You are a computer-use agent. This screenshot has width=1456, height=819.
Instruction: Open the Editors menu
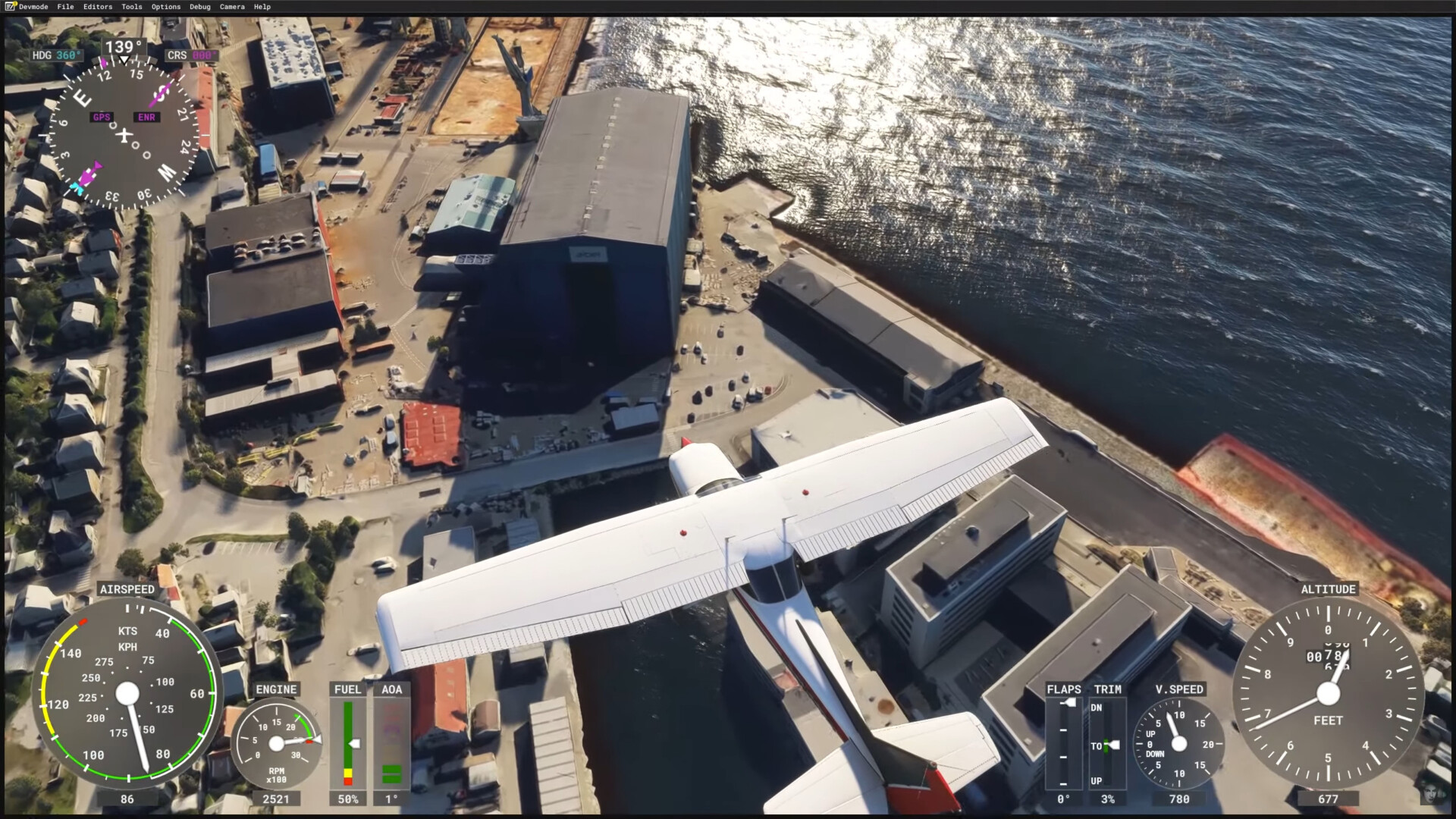[98, 7]
